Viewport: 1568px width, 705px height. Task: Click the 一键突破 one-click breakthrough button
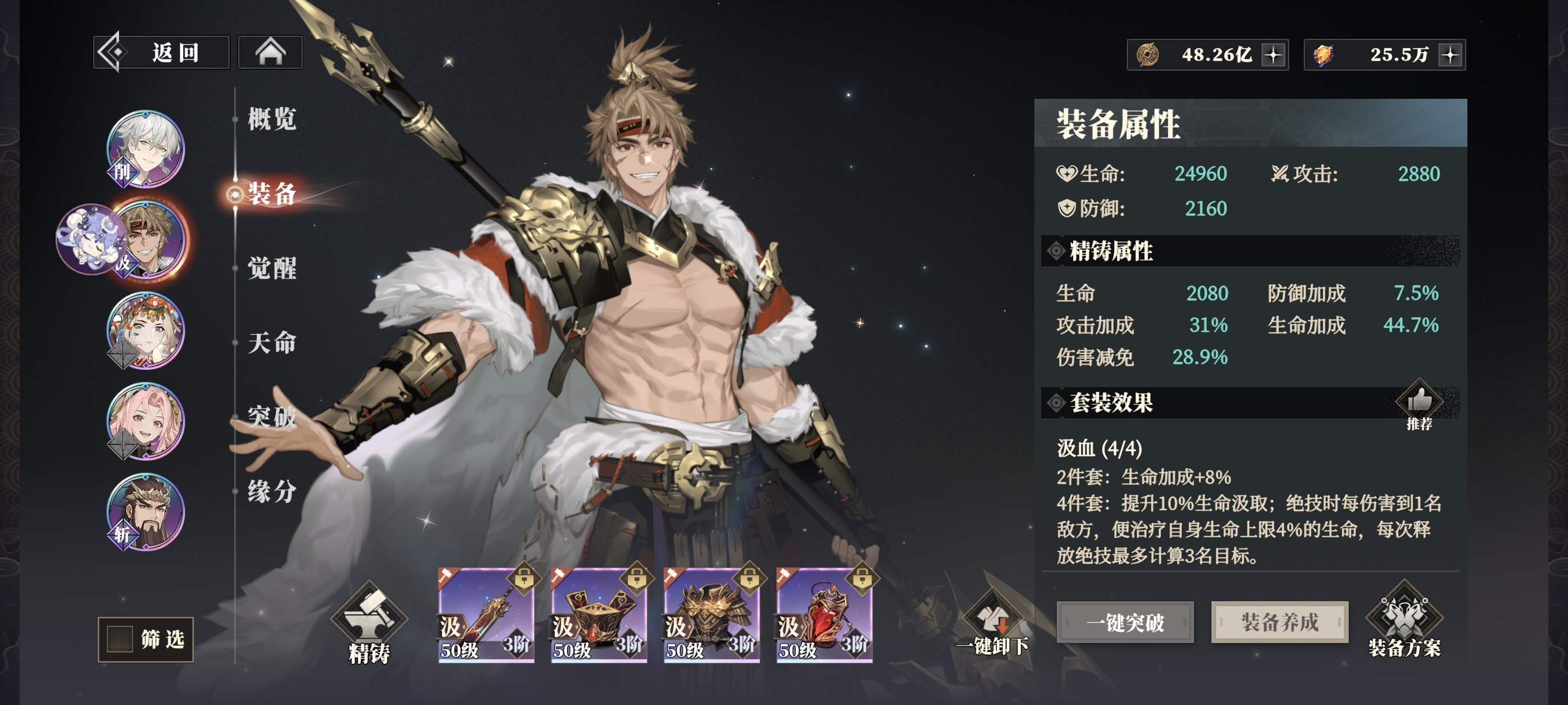(x=1125, y=622)
